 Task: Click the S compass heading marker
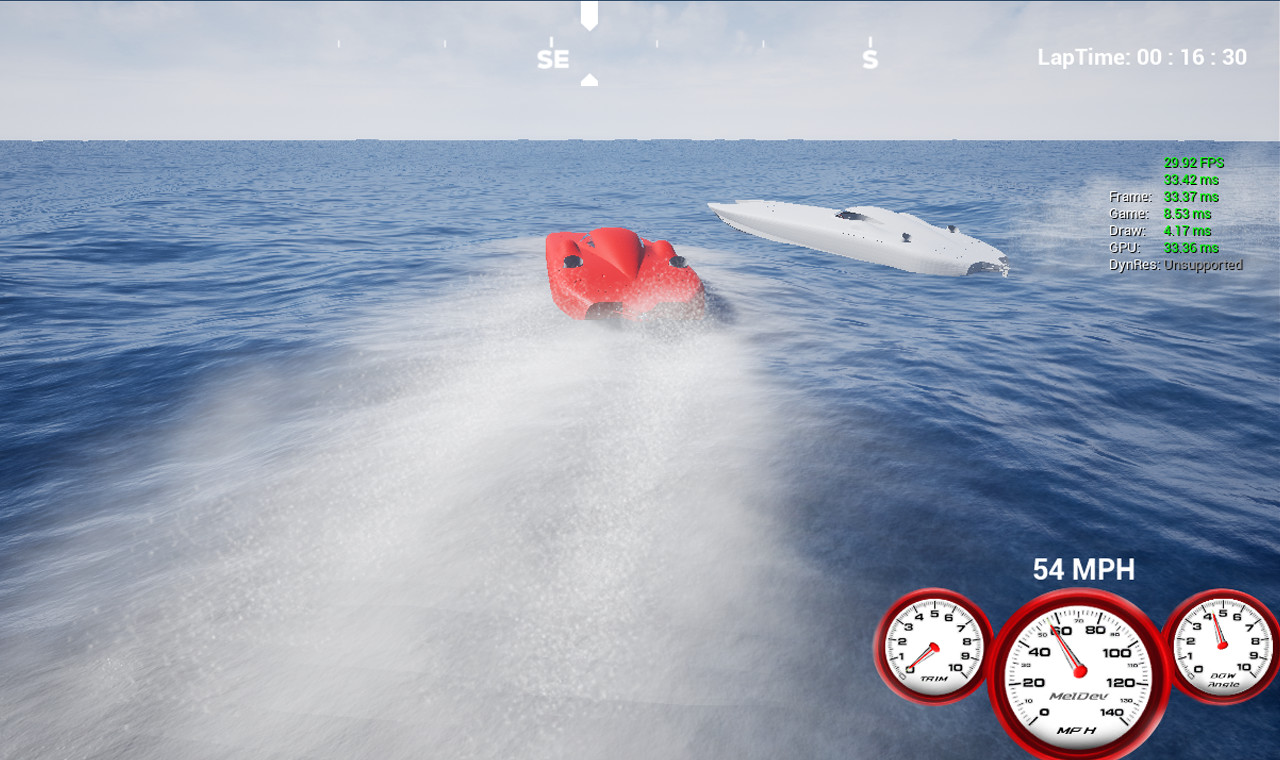coord(870,58)
